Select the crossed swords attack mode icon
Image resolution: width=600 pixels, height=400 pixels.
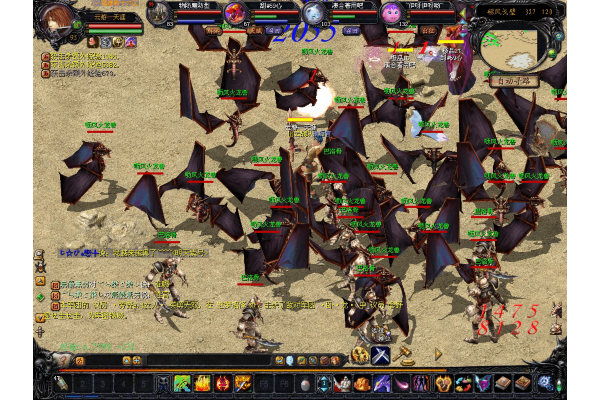381,355
